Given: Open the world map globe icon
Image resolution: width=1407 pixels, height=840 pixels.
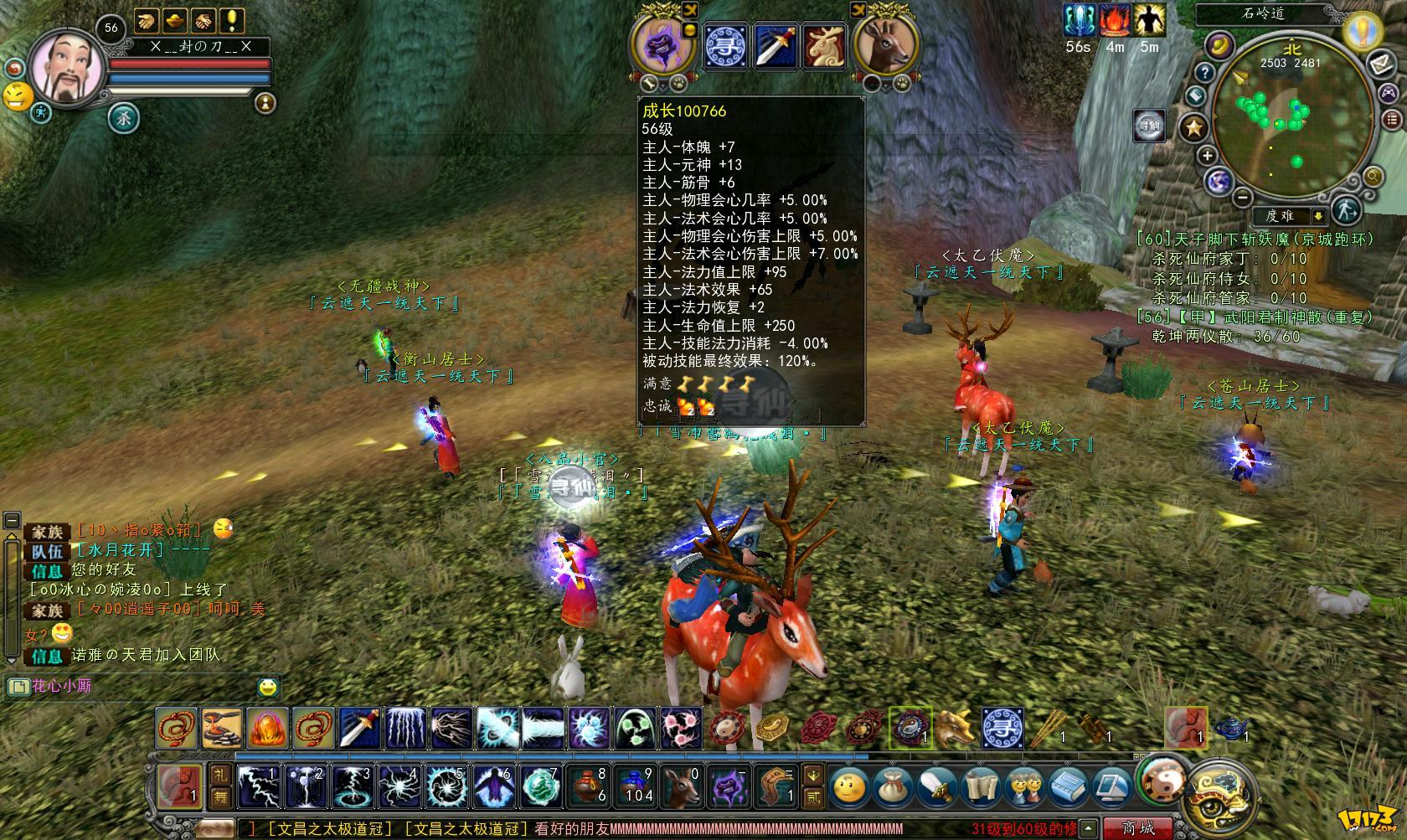Looking at the screenshot, I should (x=1219, y=181).
